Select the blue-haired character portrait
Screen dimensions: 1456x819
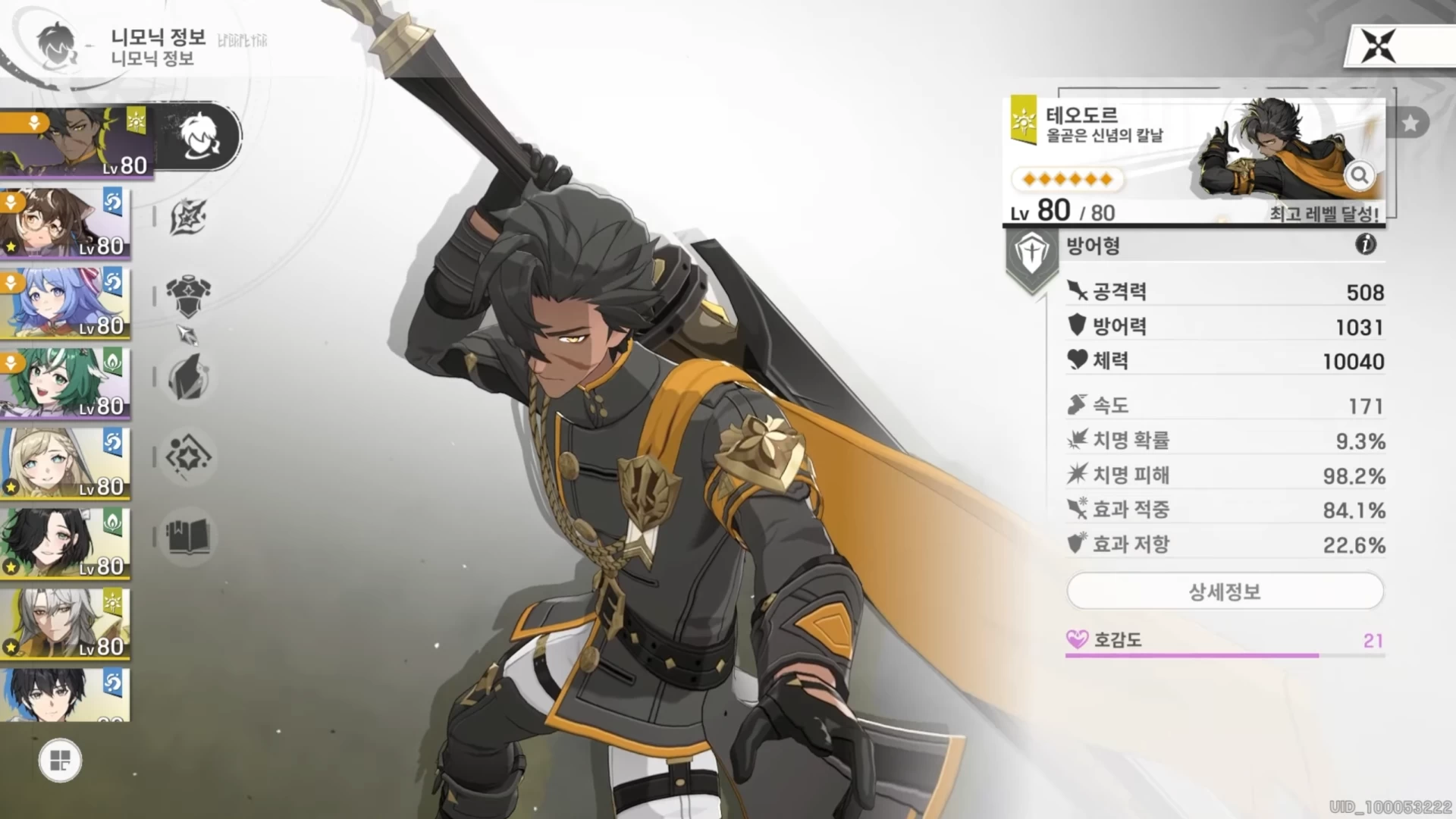coord(65,303)
